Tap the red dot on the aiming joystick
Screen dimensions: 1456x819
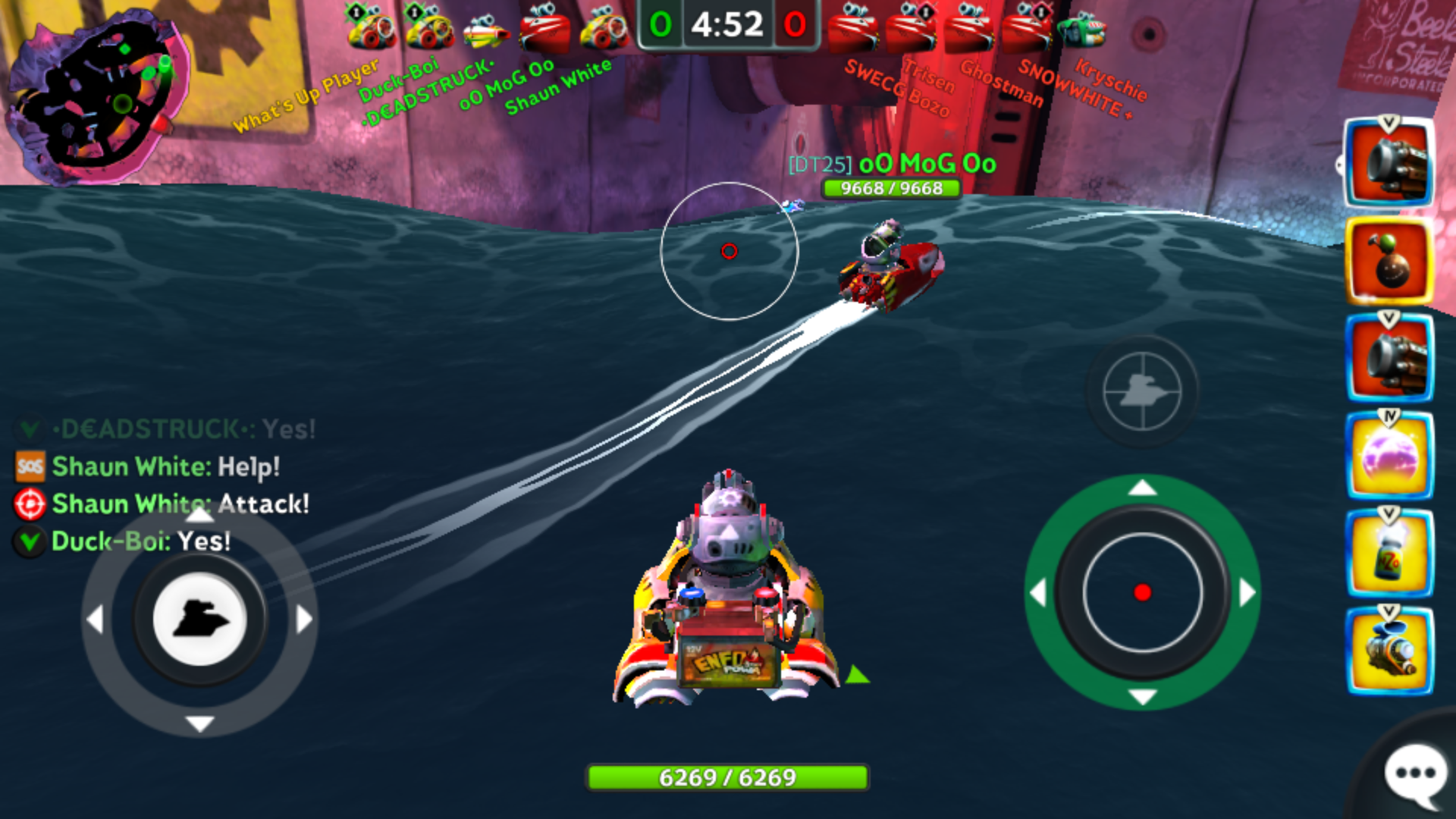point(1142,592)
